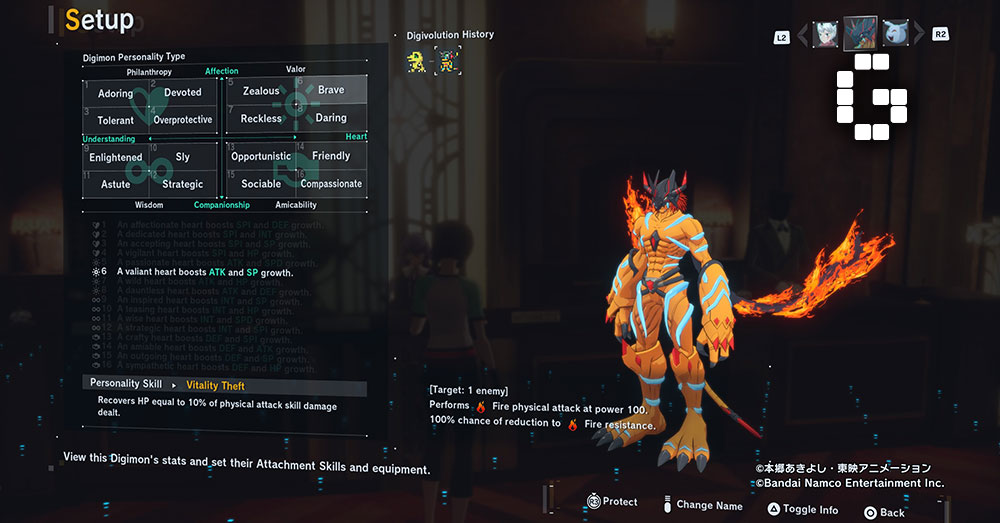
Task: Select the yellow dinosaur sprite in Digivolution History
Action: (x=418, y=60)
